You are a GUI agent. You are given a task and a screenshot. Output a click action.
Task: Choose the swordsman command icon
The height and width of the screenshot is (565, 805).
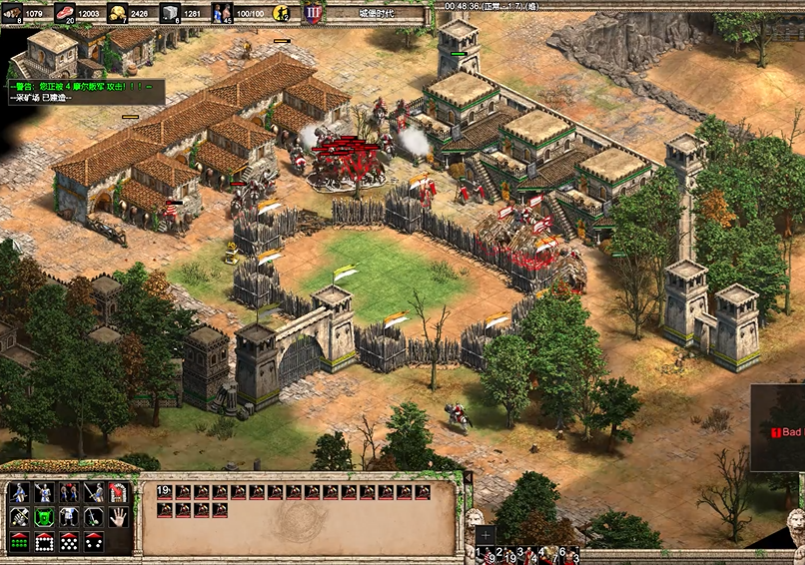[x=94, y=493]
